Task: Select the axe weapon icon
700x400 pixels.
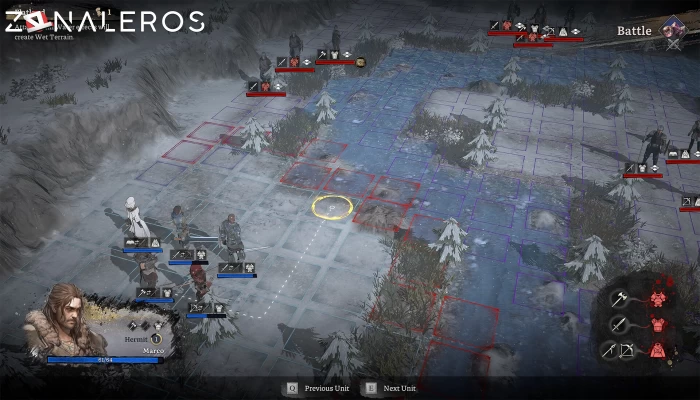Action: [619, 299]
